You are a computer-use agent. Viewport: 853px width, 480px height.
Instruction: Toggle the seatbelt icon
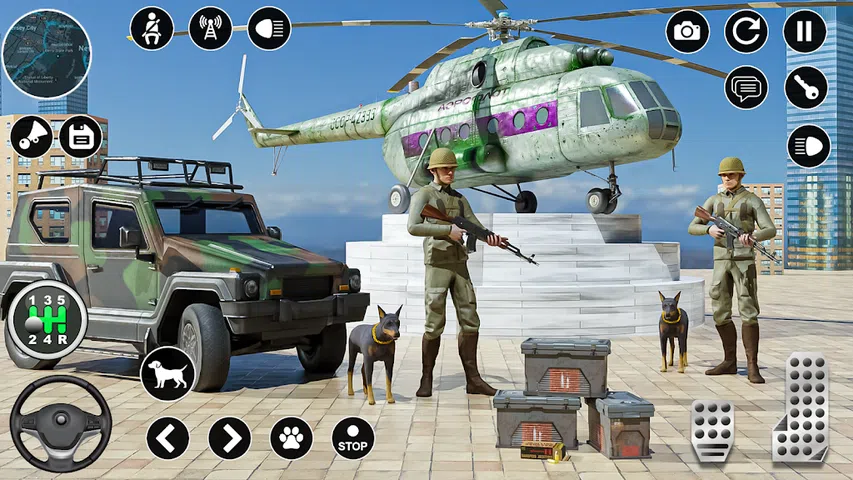(x=152, y=28)
